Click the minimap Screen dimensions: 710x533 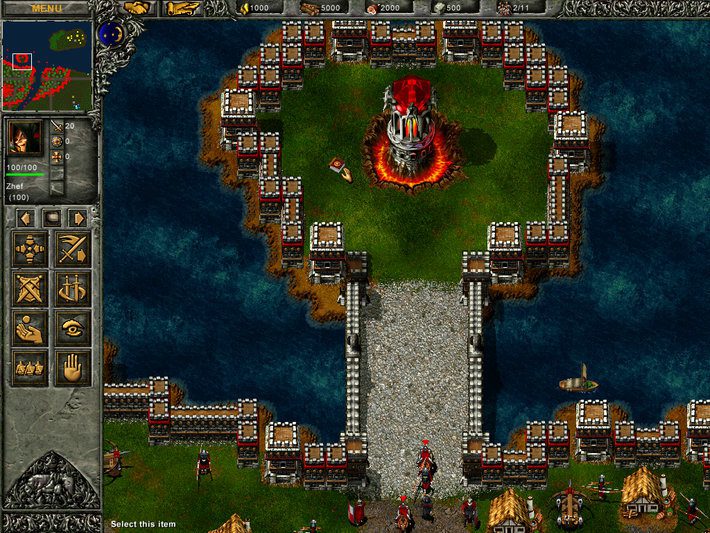coord(48,65)
